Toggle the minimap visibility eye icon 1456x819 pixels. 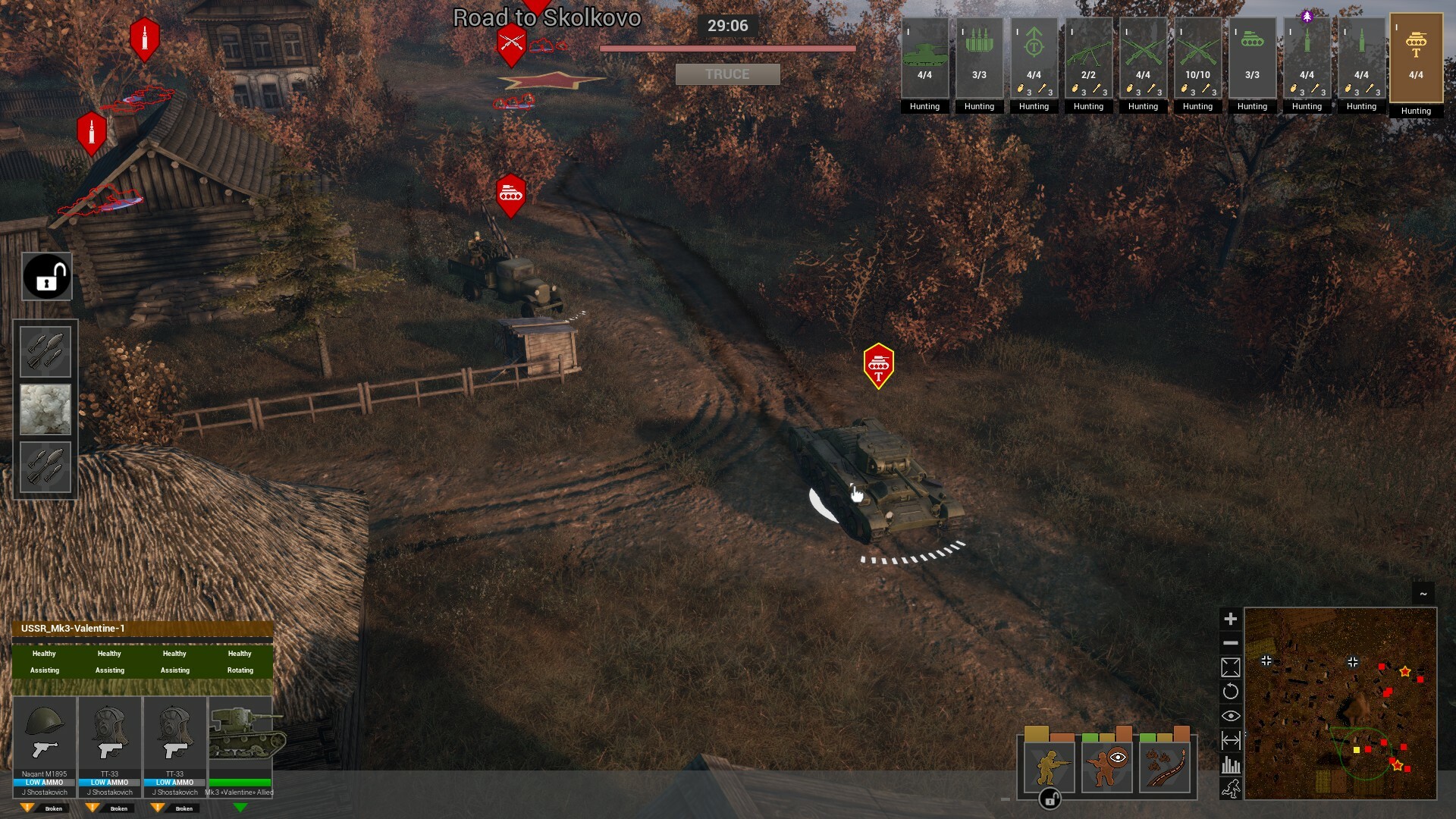pos(1231,715)
